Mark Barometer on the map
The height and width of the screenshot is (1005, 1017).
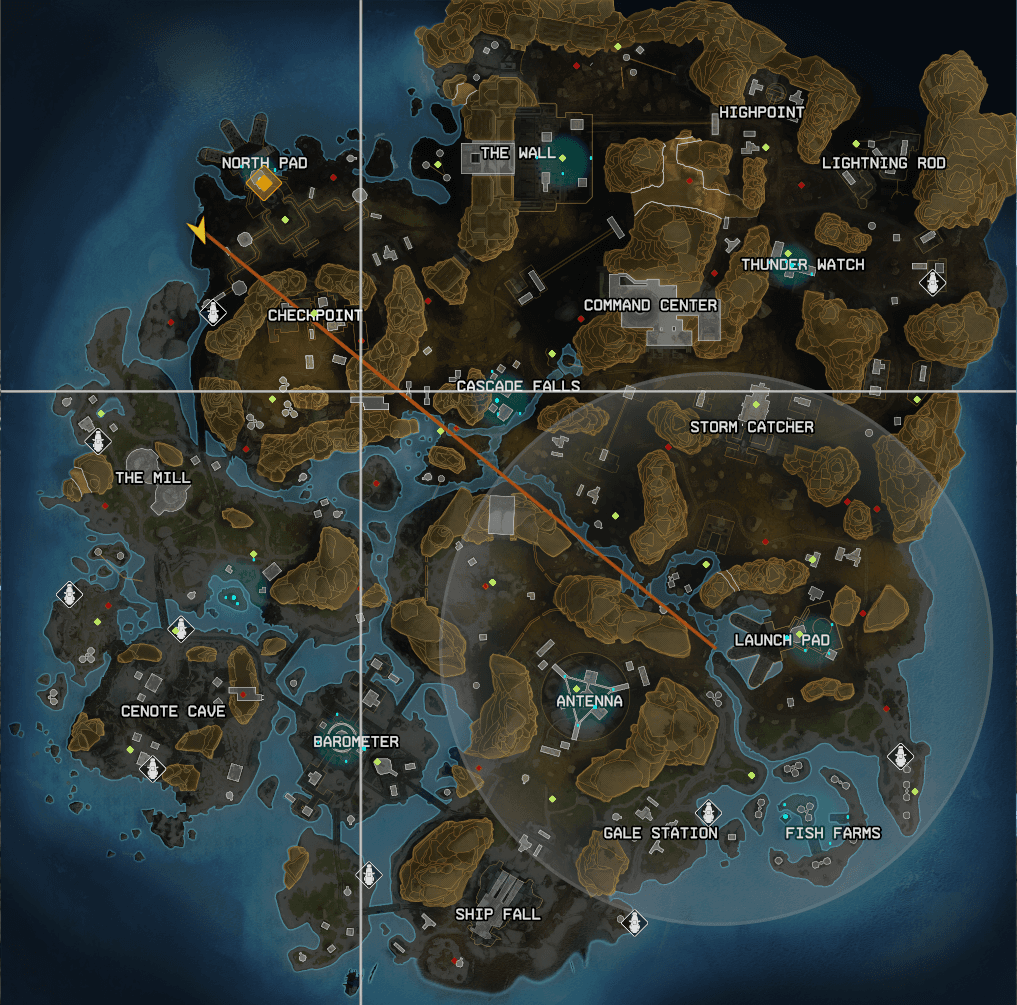pyautogui.click(x=356, y=742)
